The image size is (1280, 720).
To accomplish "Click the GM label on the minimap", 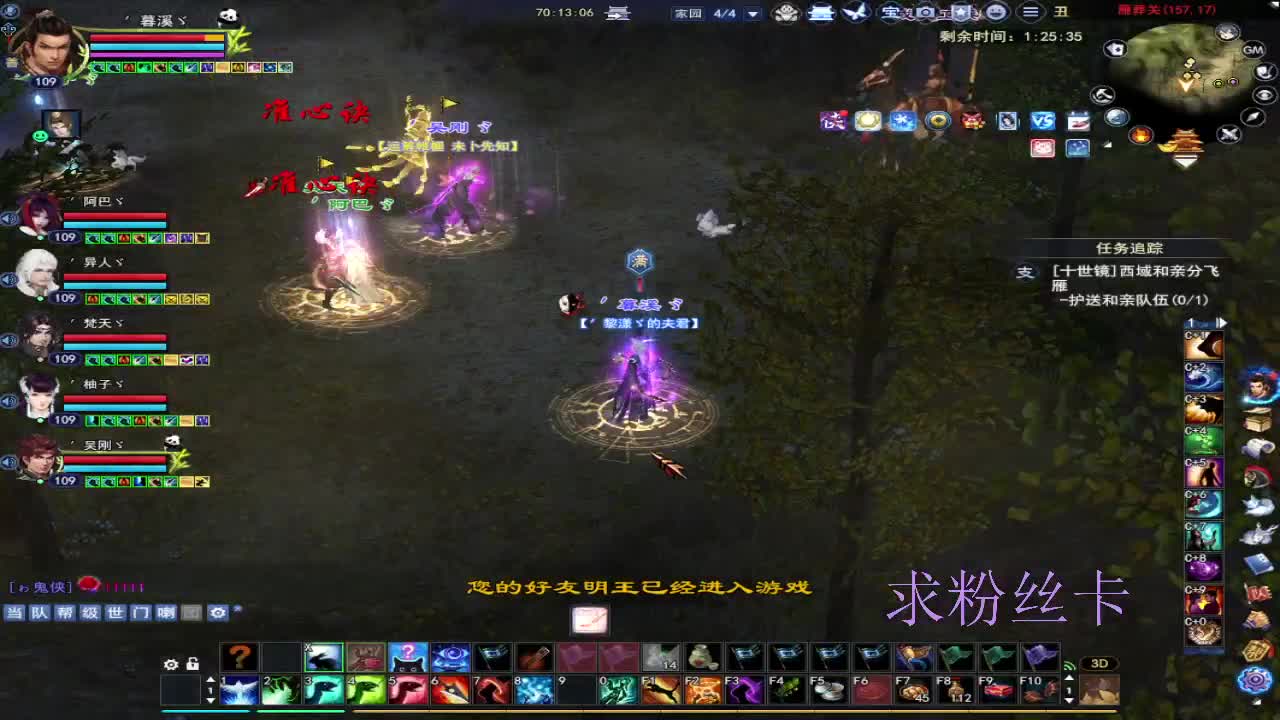I will 1255,48.
